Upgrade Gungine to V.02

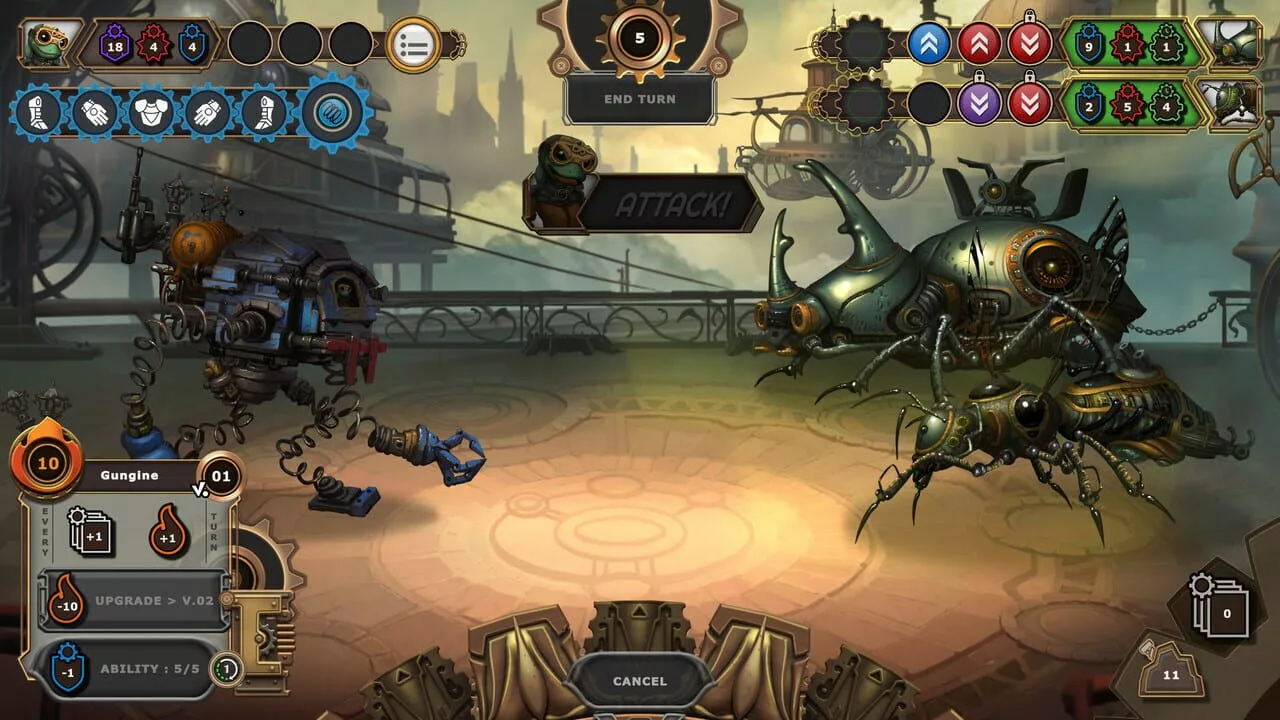(135, 601)
